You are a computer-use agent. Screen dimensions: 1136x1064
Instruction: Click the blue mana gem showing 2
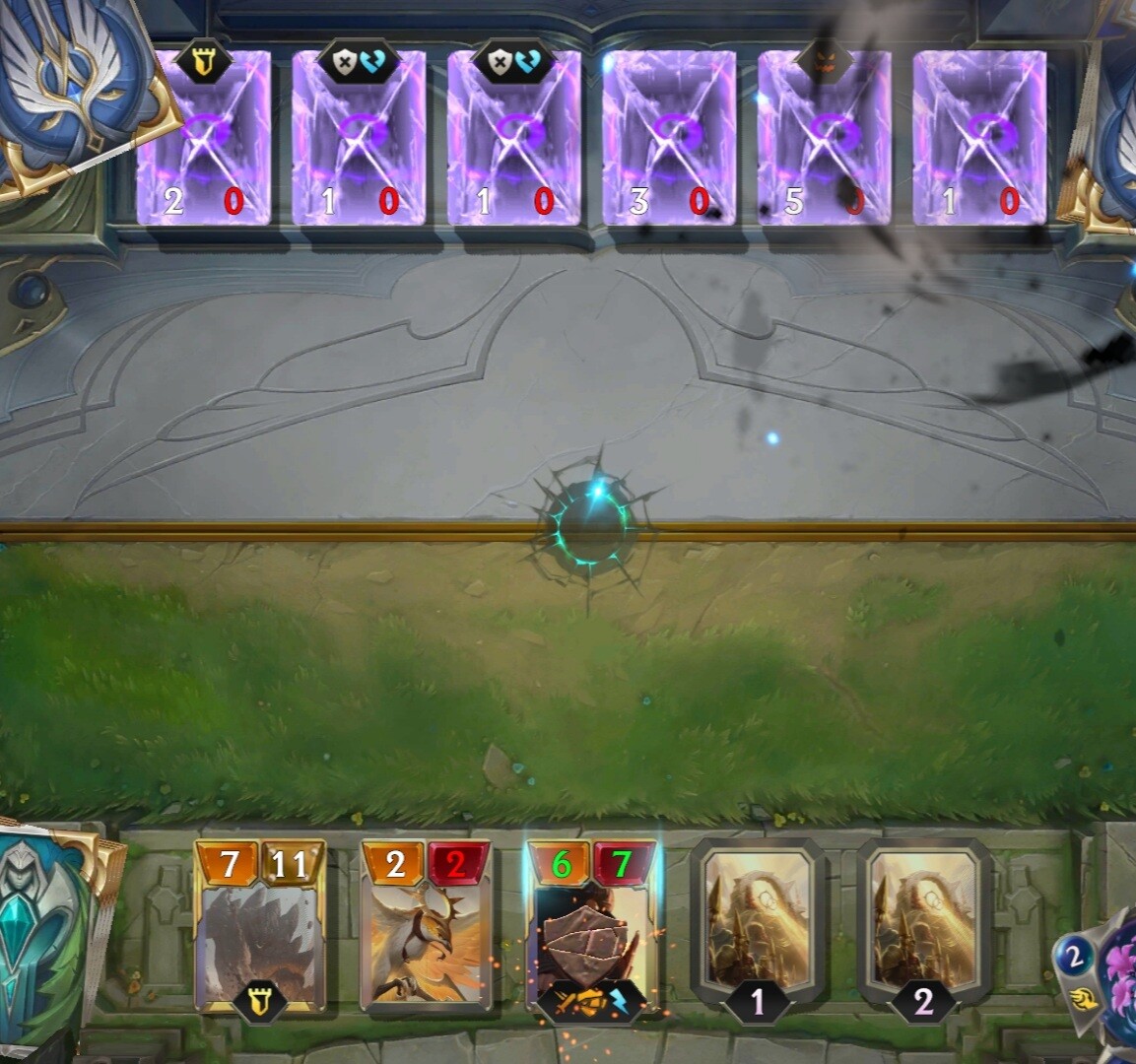(1074, 957)
